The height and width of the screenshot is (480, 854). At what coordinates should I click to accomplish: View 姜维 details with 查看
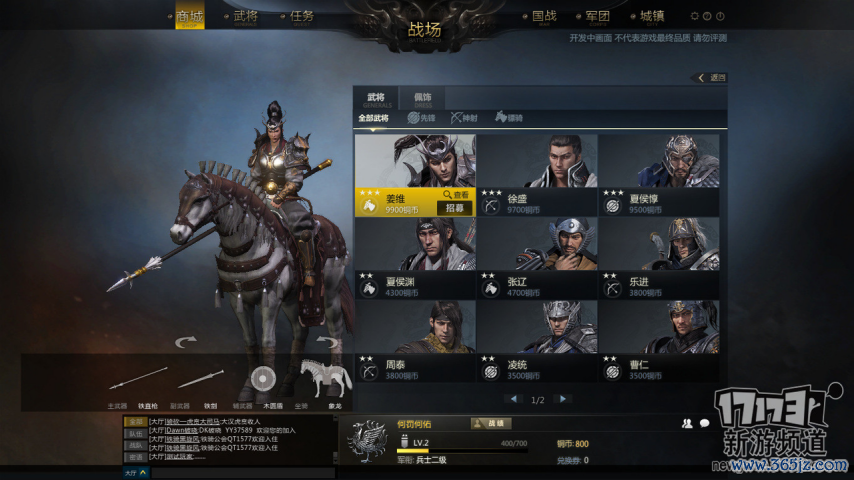(x=456, y=195)
